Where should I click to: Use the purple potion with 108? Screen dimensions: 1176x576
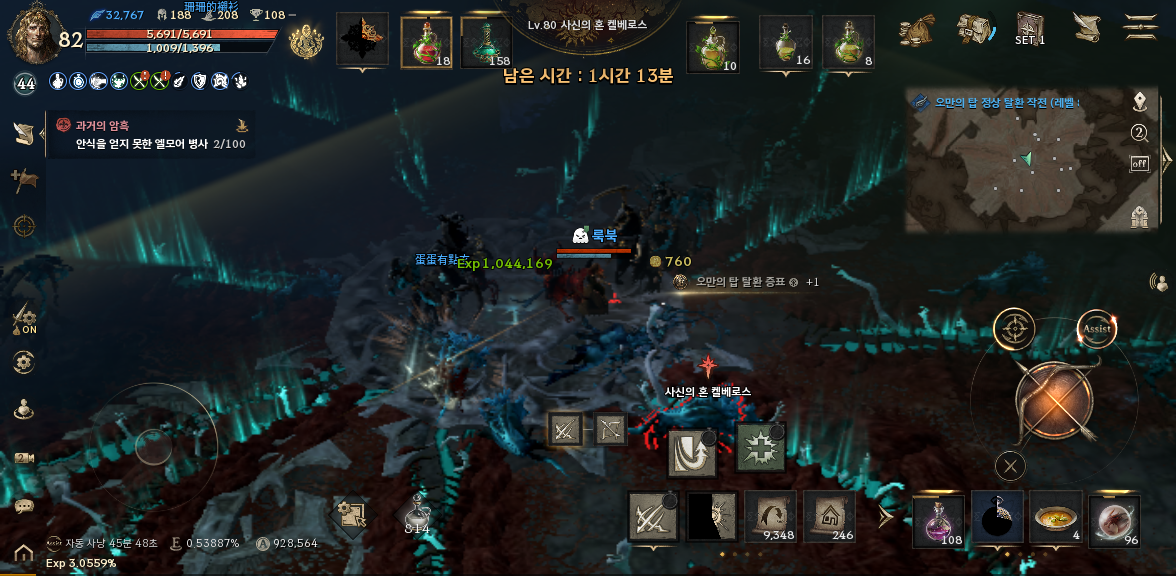938,519
